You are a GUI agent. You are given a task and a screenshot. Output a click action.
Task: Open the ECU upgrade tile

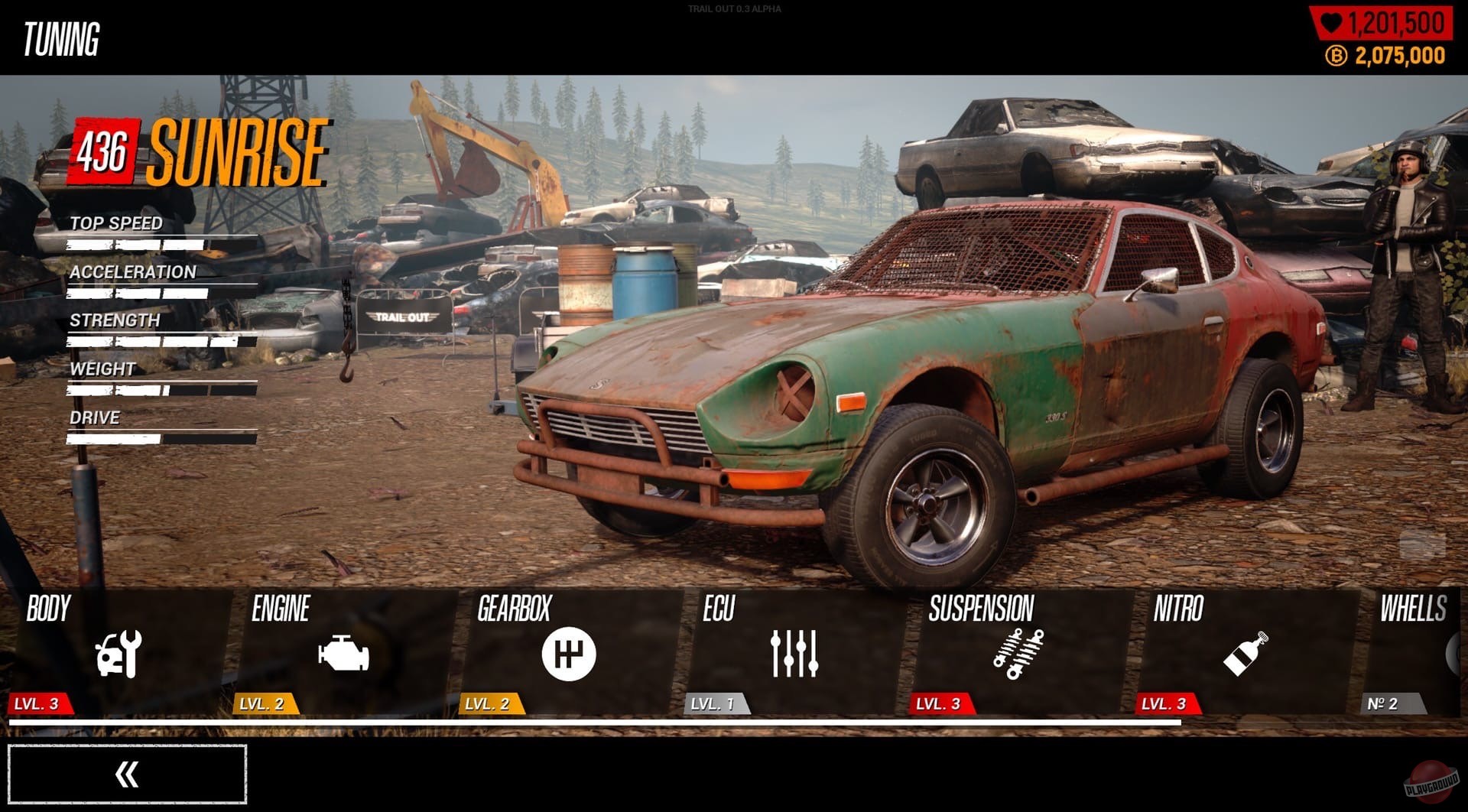point(794,652)
